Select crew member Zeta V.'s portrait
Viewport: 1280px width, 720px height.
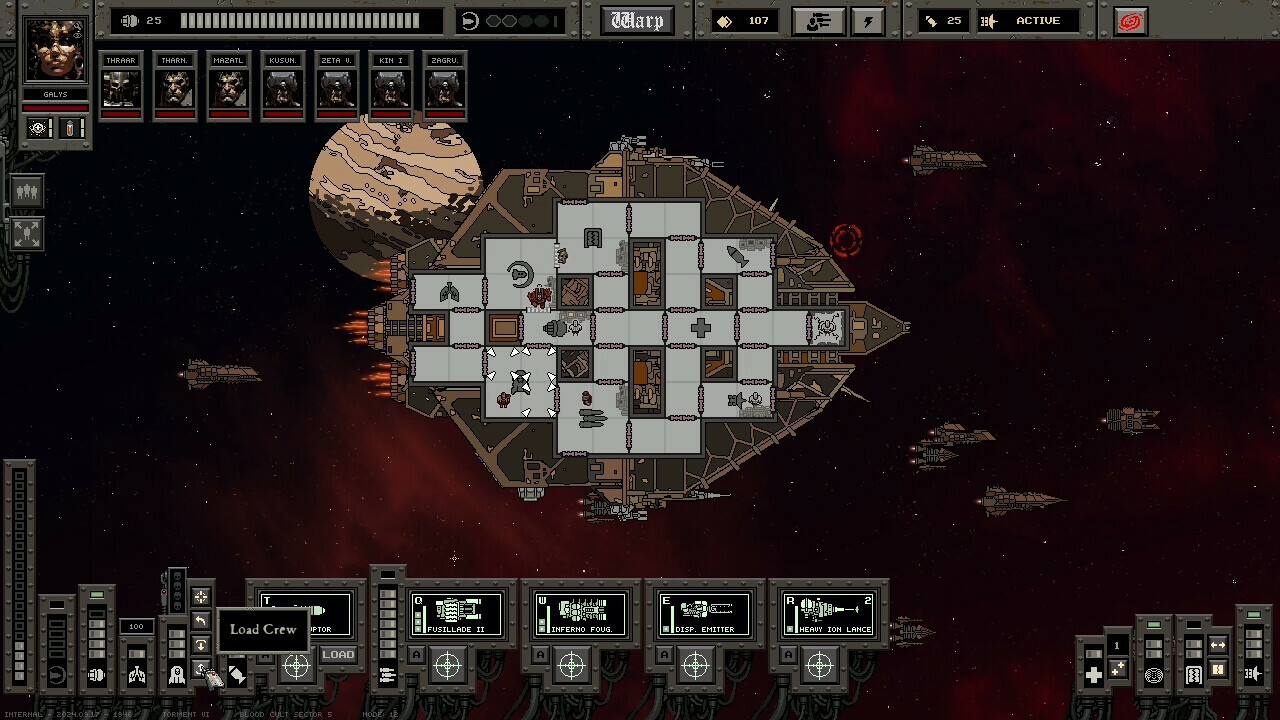337,87
